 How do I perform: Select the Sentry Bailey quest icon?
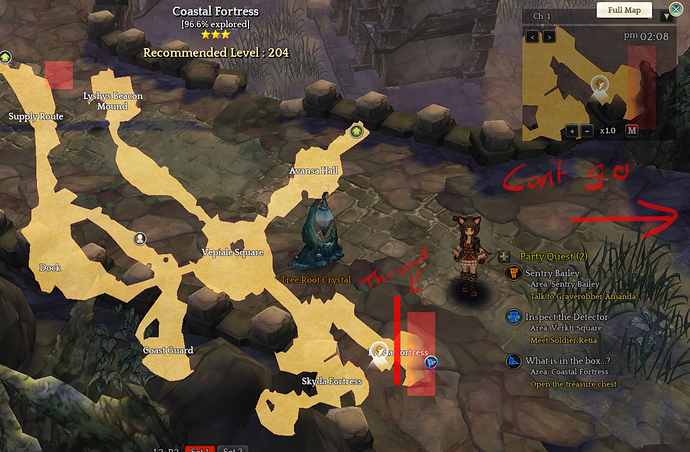point(513,274)
